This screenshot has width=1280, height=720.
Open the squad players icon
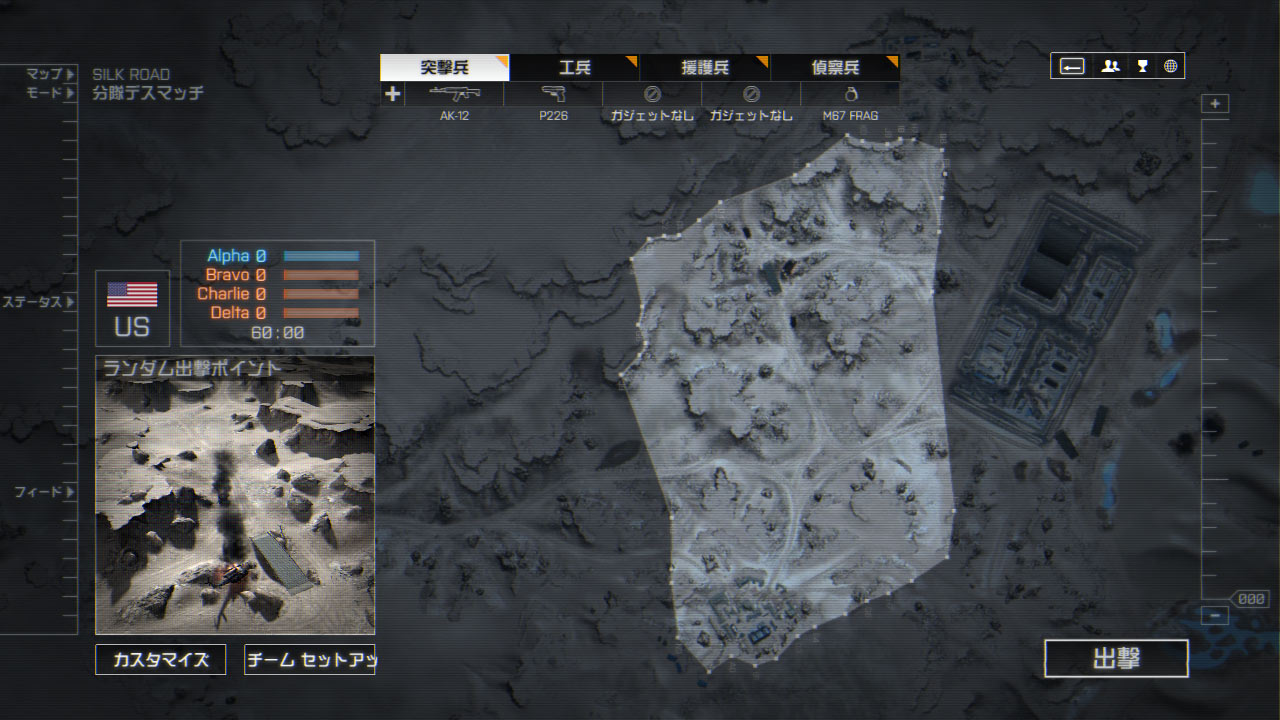[1110, 66]
